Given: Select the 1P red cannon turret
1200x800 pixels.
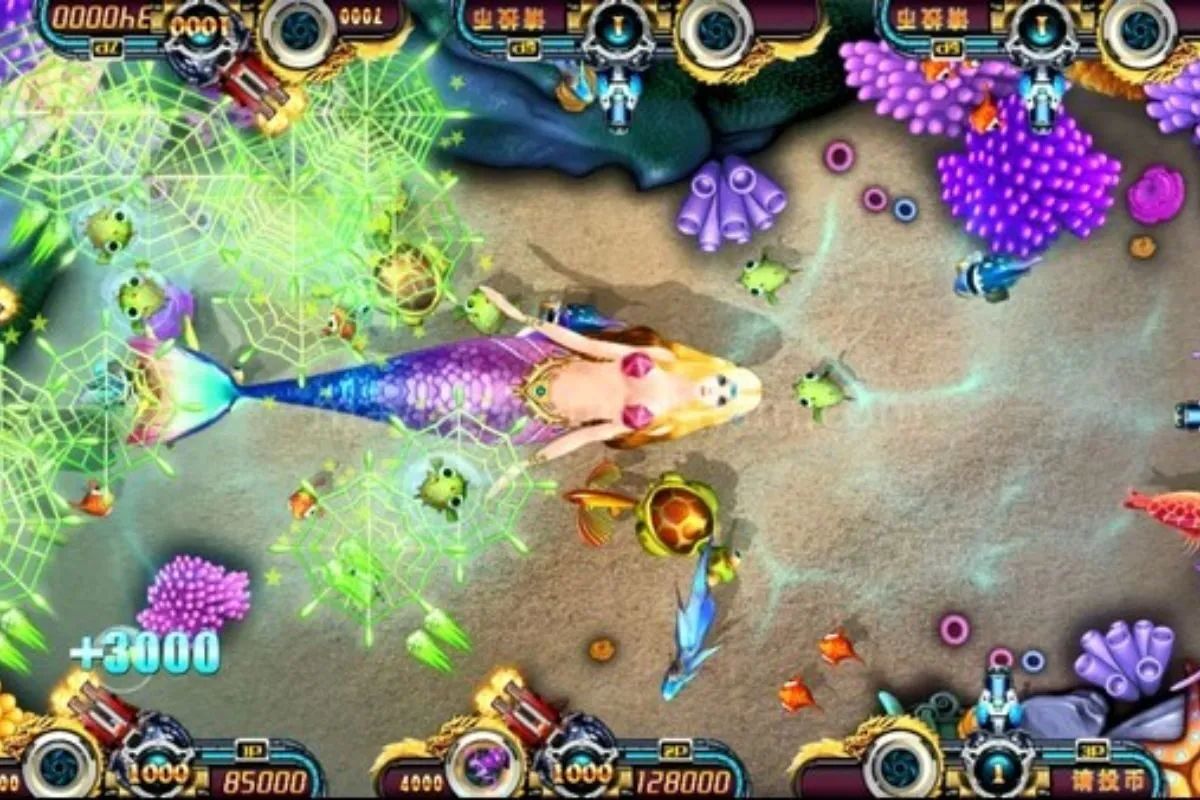Looking at the screenshot, I should pyautogui.click(x=104, y=713).
